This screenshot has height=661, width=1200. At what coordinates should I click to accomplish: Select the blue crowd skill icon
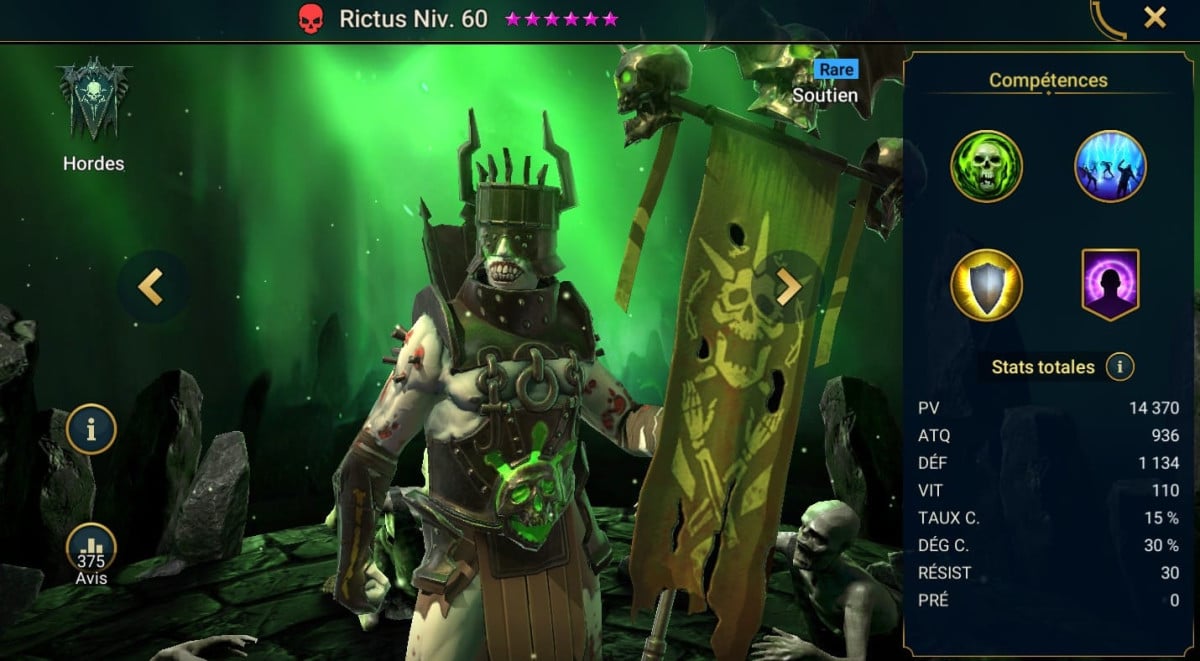[1110, 167]
